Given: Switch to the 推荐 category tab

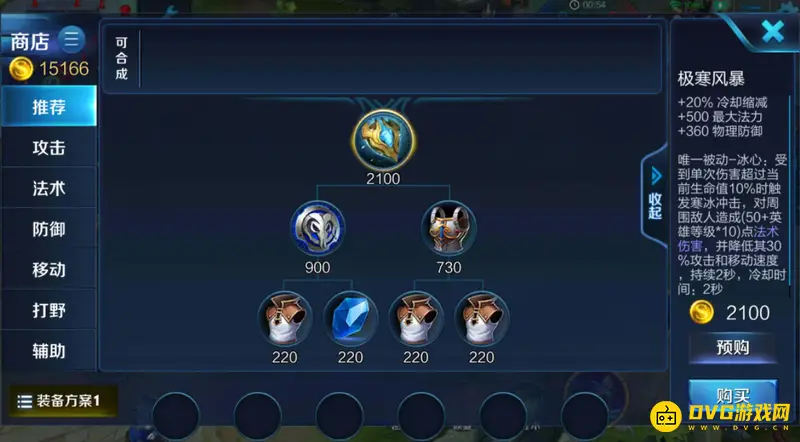Looking at the screenshot, I should 49,106.
